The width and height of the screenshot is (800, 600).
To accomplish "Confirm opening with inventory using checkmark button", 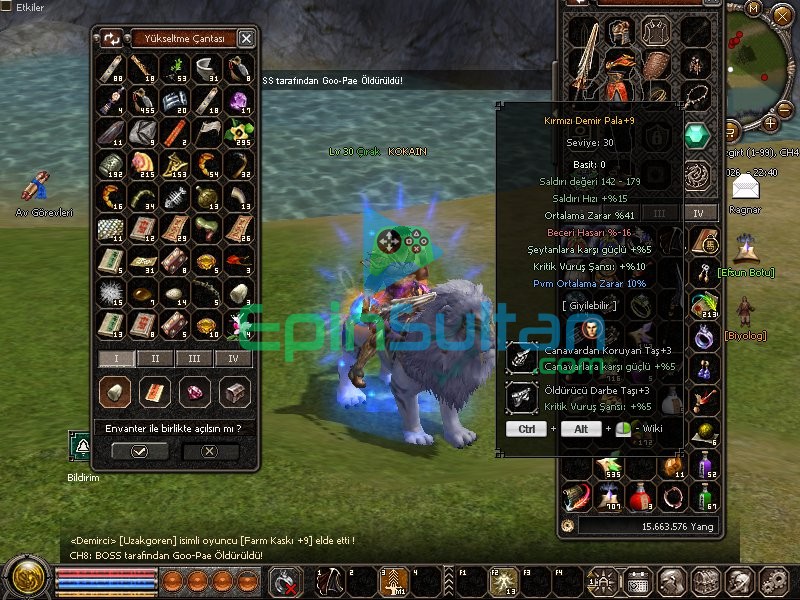I will click(139, 451).
